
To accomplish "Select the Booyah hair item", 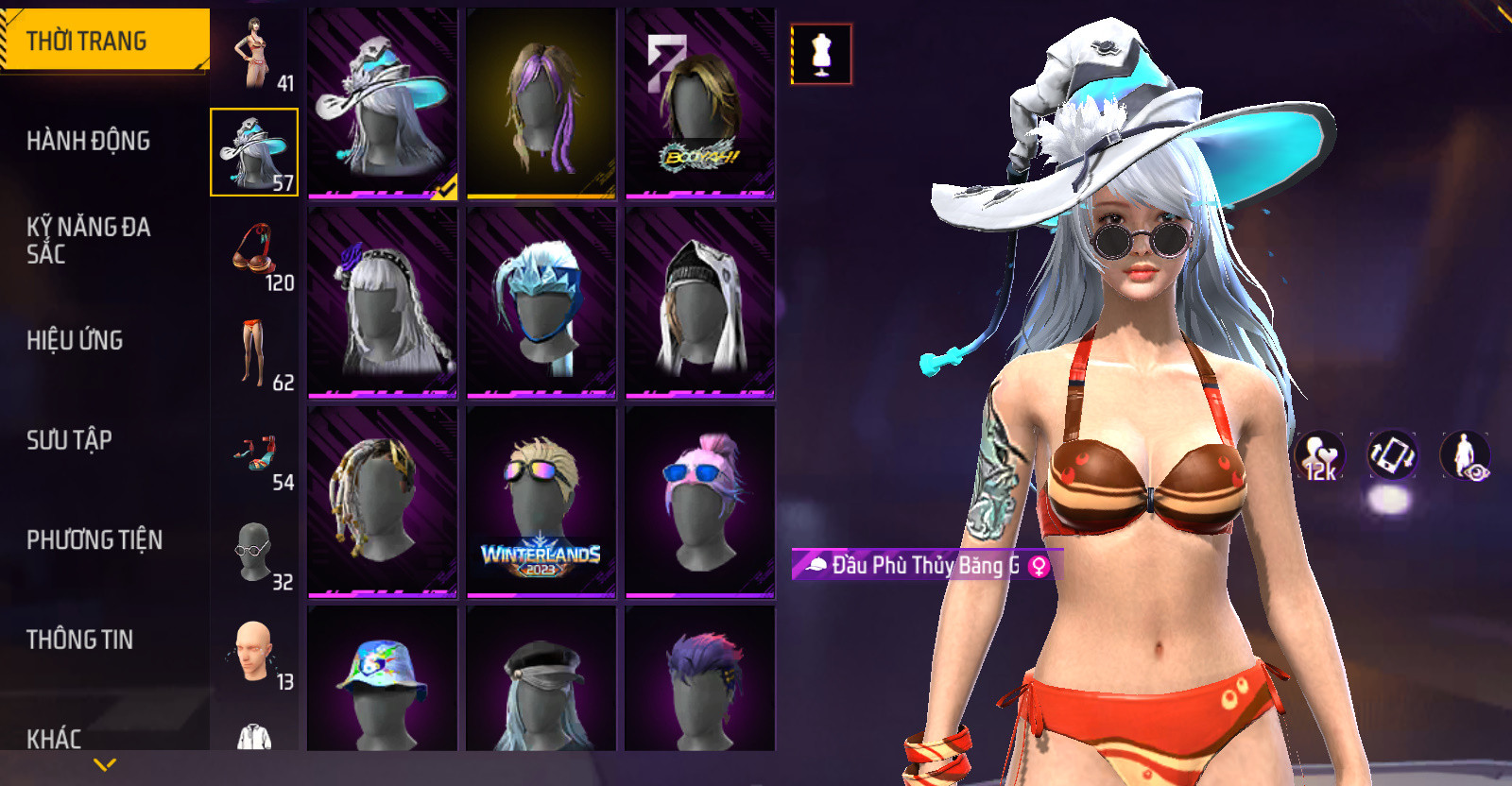I will tap(700, 104).
